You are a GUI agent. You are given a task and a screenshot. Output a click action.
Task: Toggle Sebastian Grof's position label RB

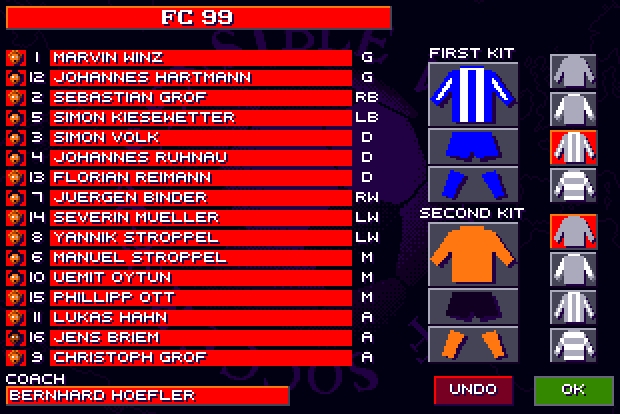pyautogui.click(x=365, y=97)
